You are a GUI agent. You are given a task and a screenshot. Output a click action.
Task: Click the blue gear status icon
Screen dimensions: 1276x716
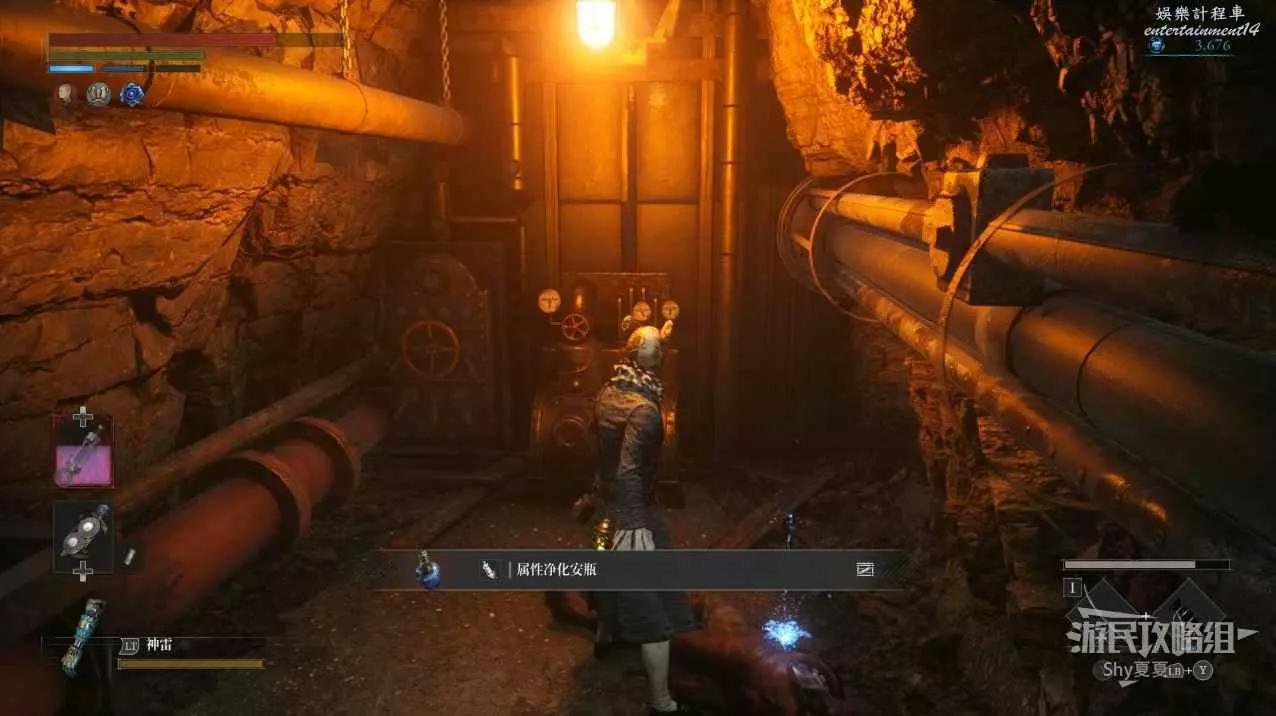tap(132, 95)
